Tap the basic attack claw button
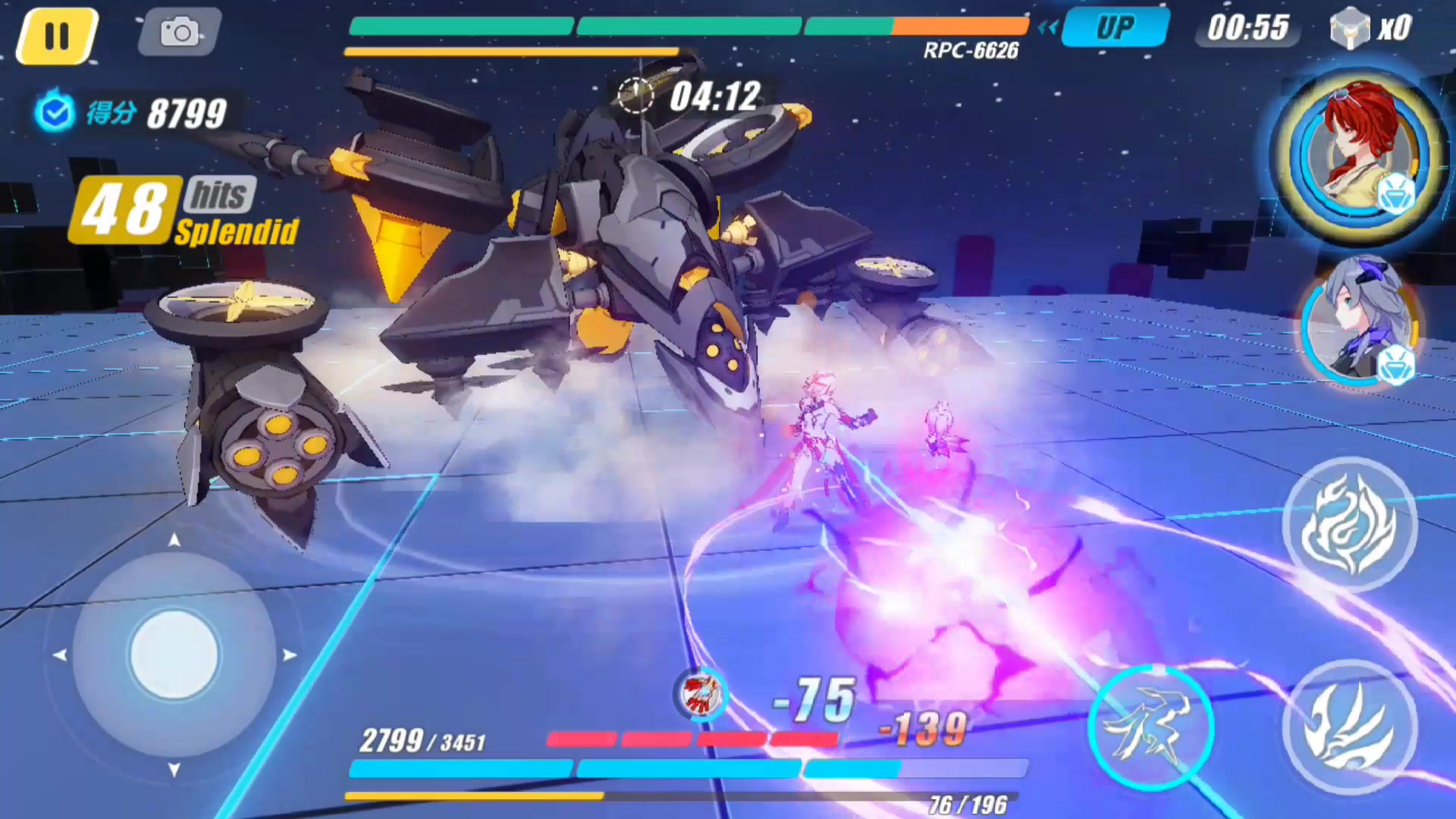The image size is (1456, 819). pos(1349,726)
